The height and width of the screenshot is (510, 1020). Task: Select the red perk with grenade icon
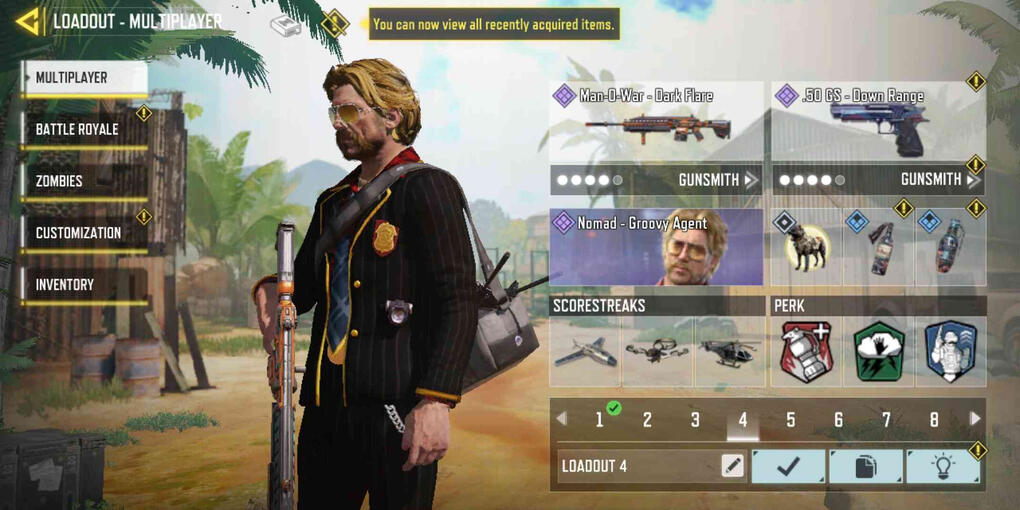click(x=806, y=353)
